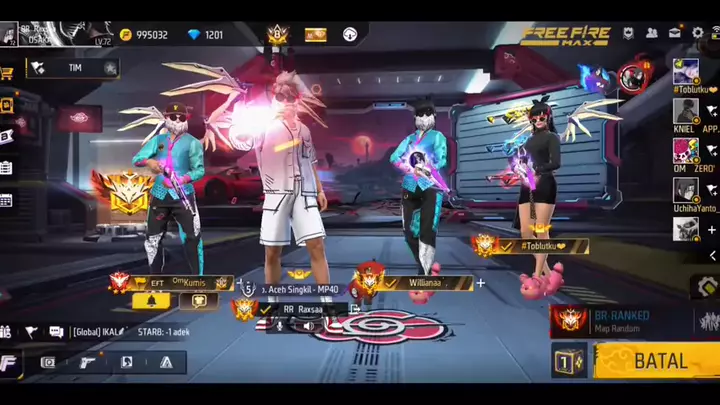Open the rank badge icon in top bar
The image size is (720, 405).
click(x=277, y=34)
